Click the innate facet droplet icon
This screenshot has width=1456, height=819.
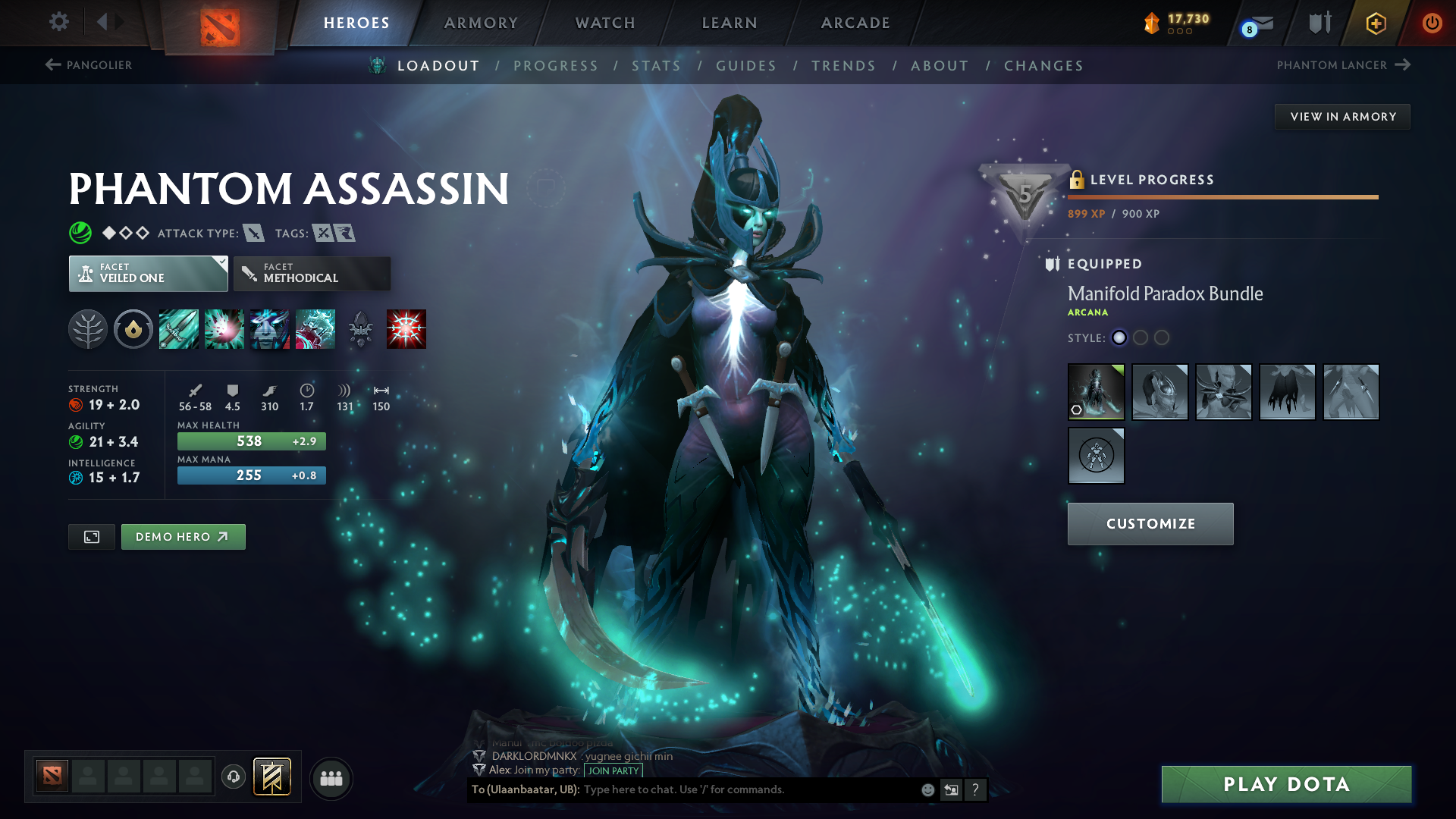click(133, 329)
